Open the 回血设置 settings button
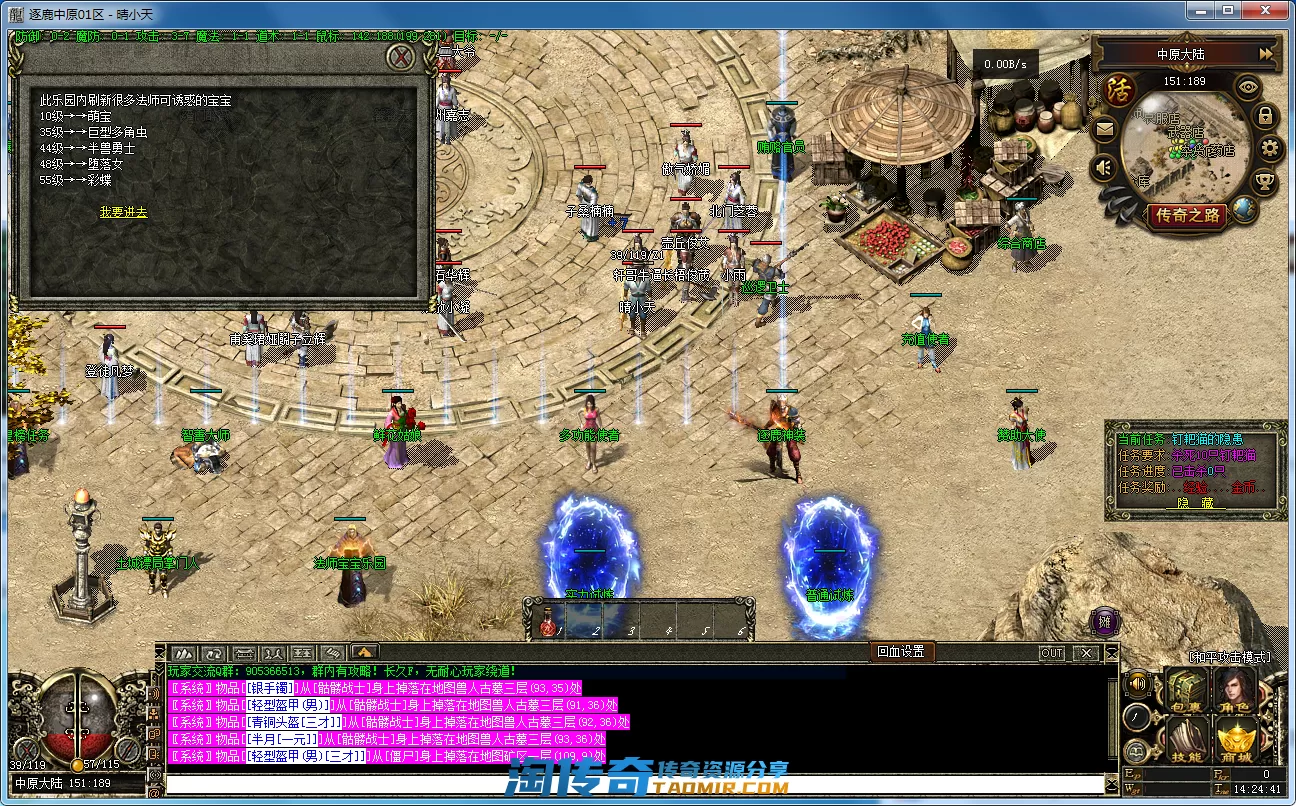Screen dimensions: 1296x806 tap(900, 652)
